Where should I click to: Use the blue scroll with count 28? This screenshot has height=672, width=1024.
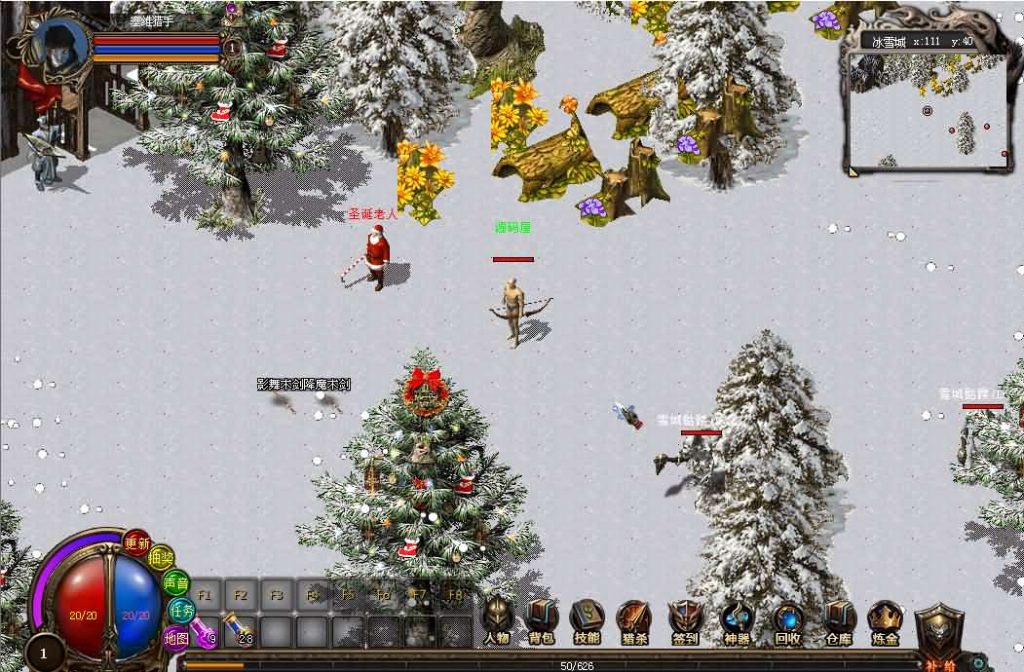point(239,630)
